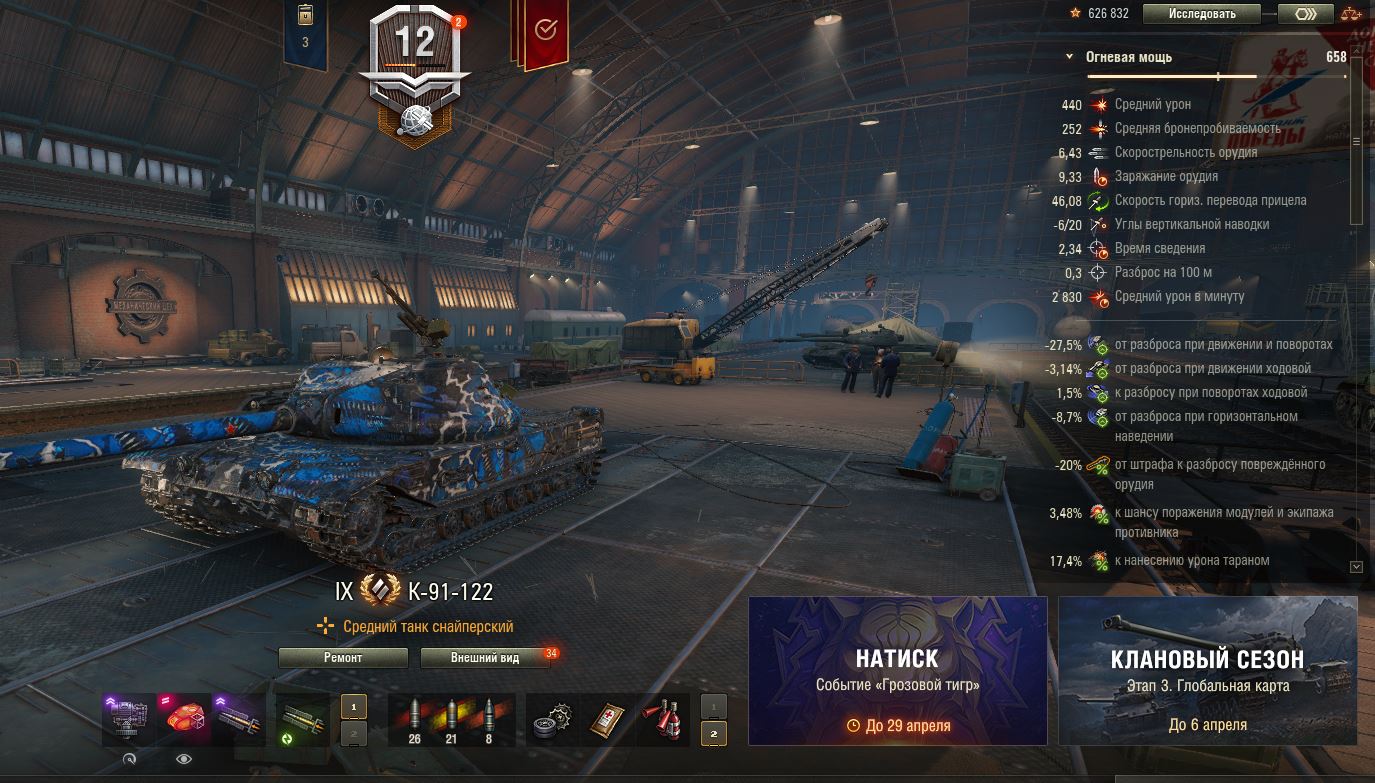Select the middle shell slot with 21 rounds

tap(451, 720)
